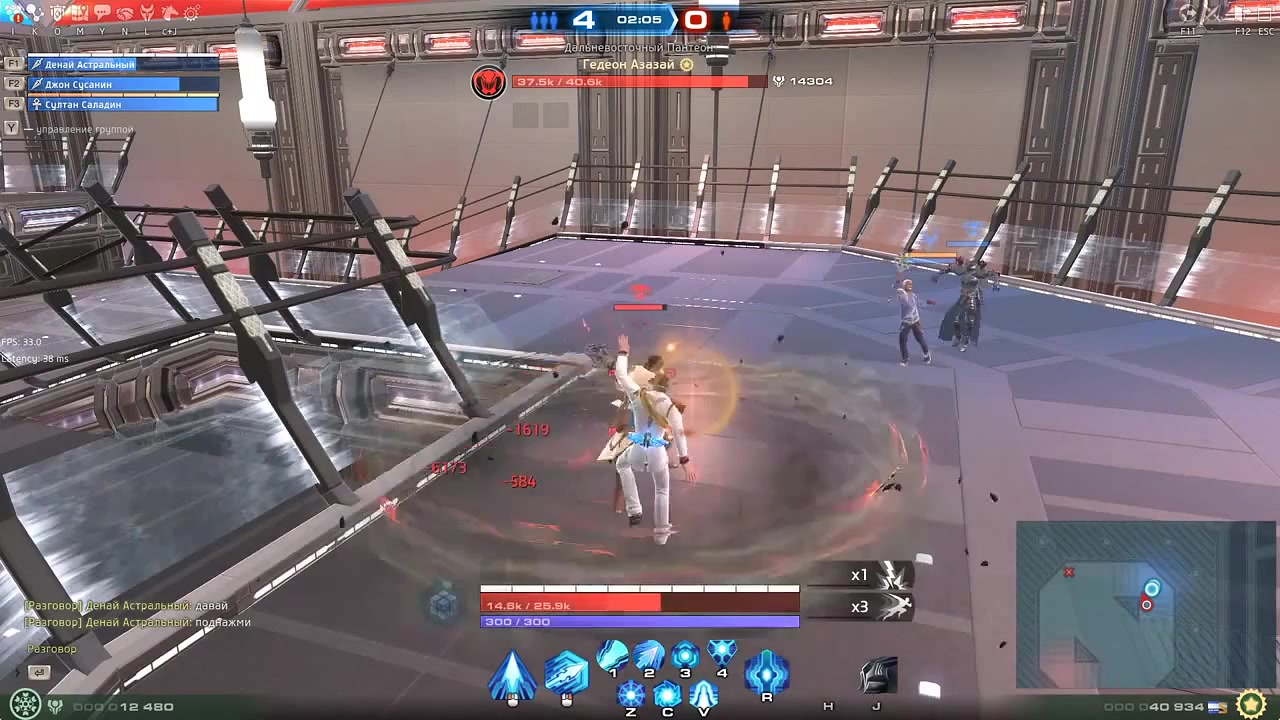Activate the upward arrow primary attack ability
Image resolution: width=1280 pixels, height=720 pixels.
(x=512, y=675)
